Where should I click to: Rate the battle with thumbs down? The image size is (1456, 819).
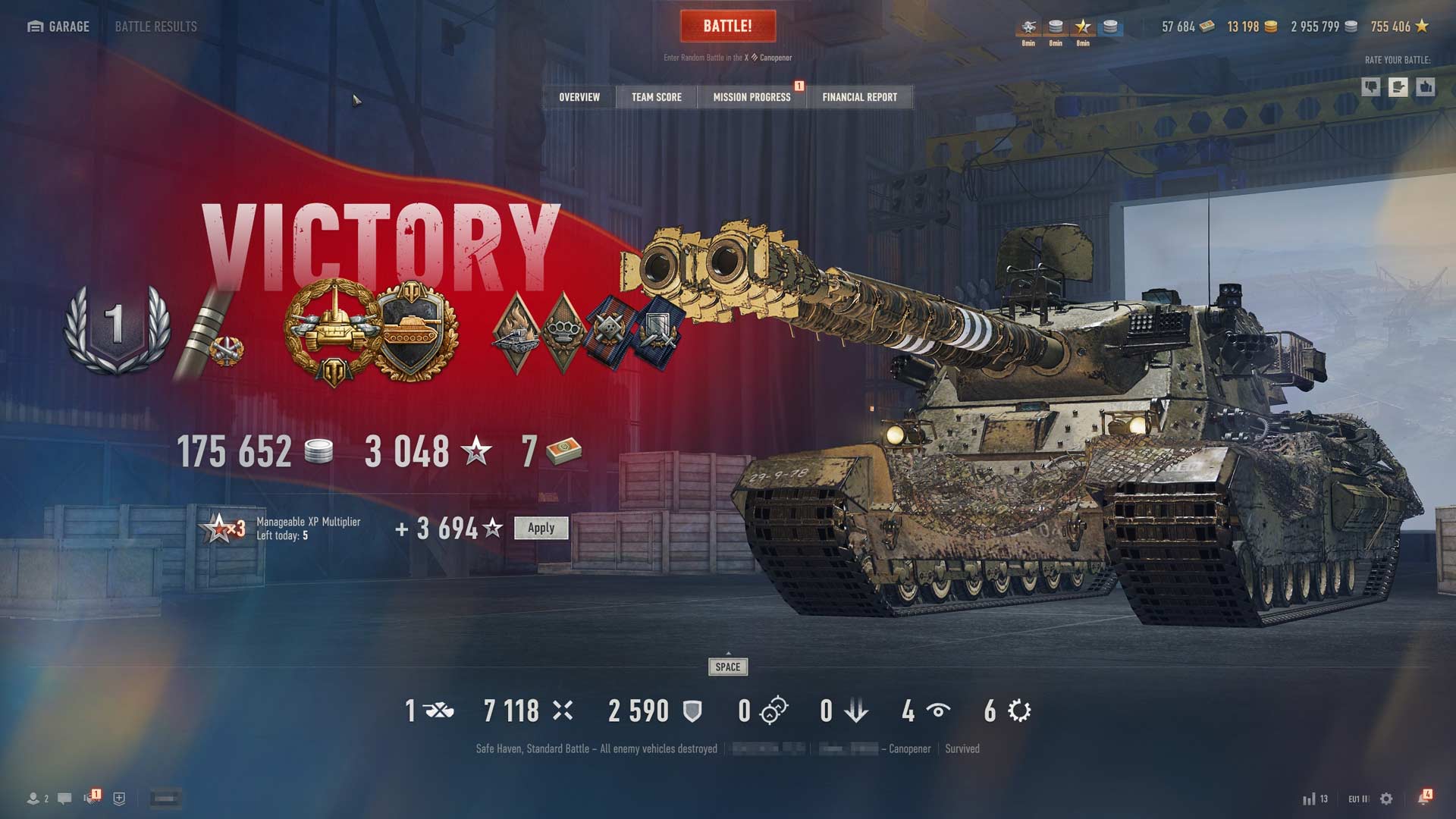click(1371, 87)
